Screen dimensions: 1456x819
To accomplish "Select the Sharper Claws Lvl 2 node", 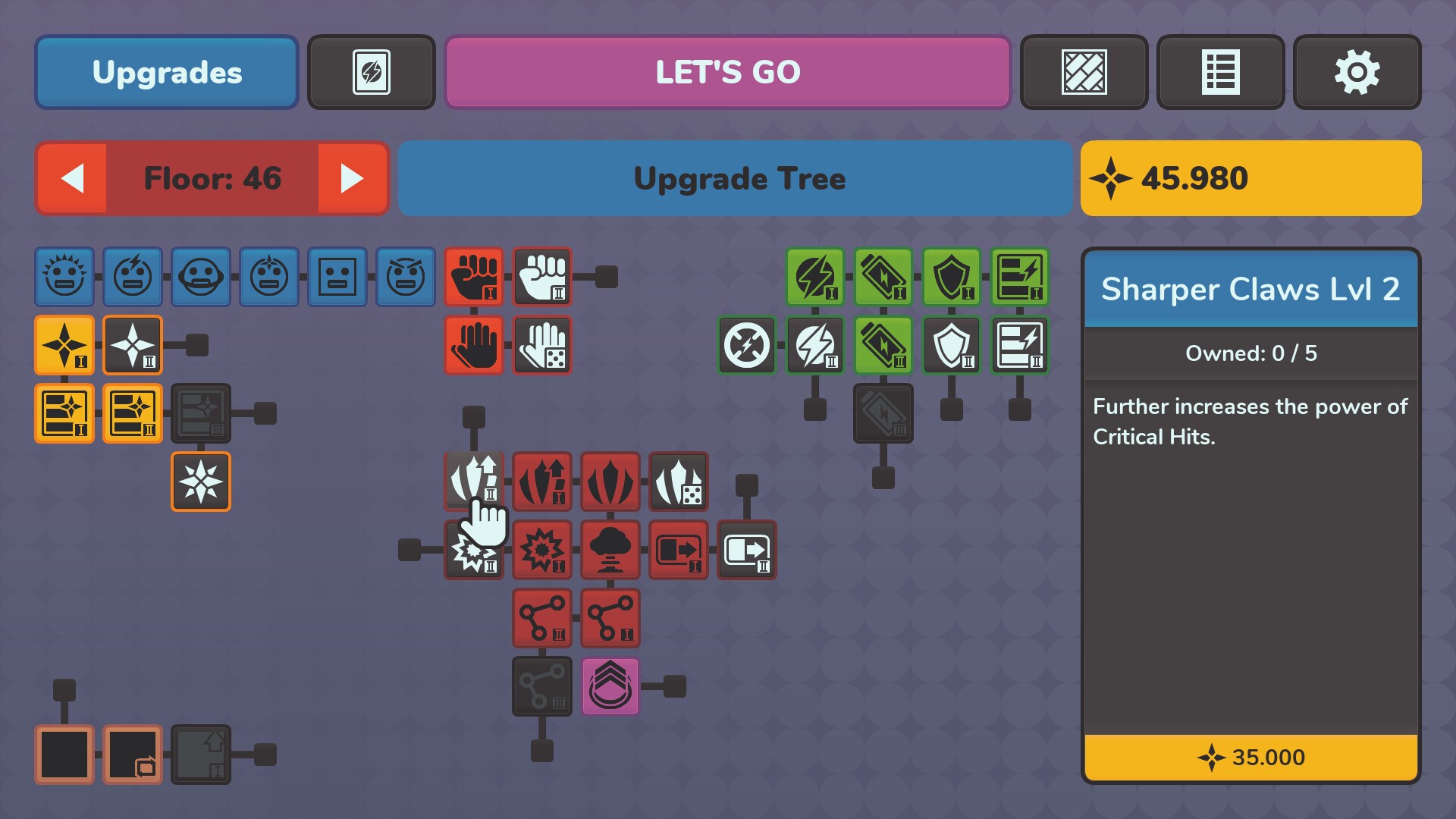I will tap(474, 482).
